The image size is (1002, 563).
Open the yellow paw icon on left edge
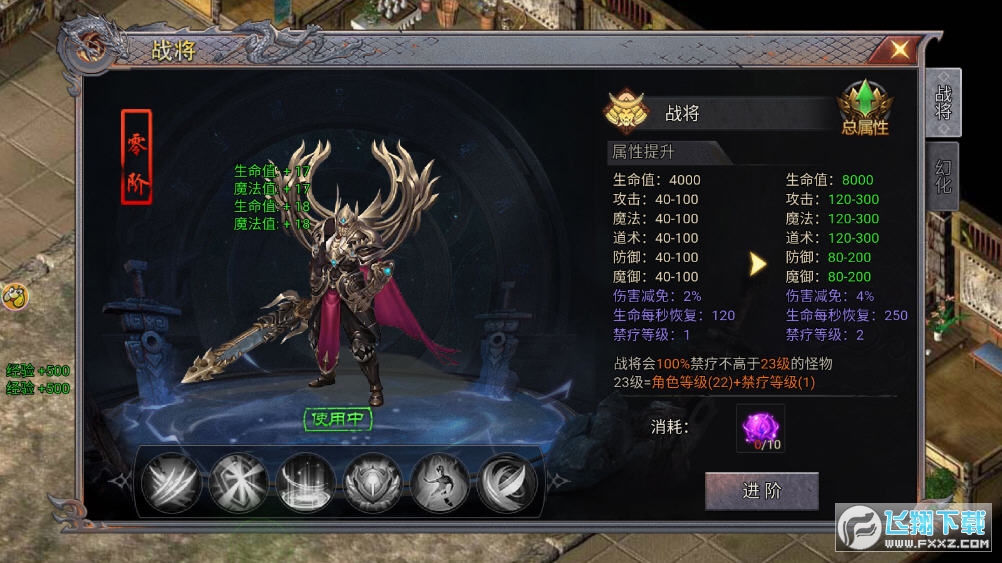point(13,296)
